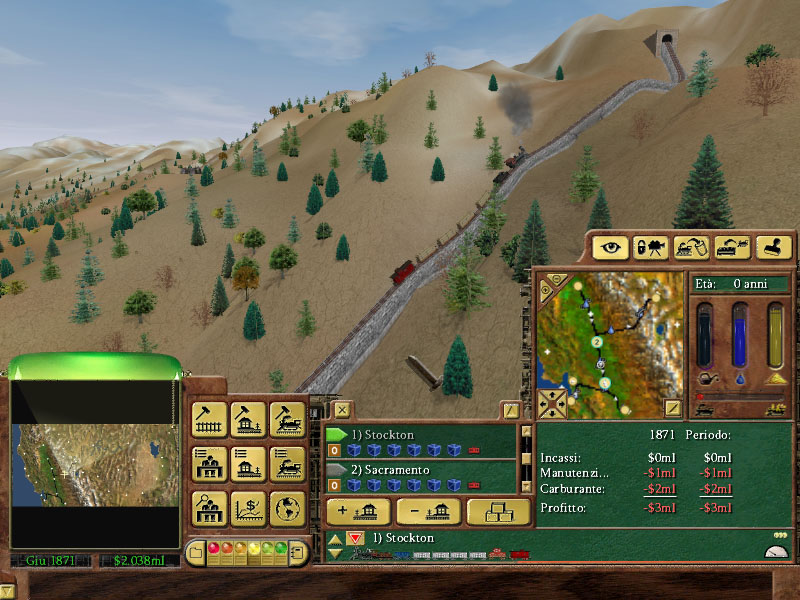Open the company list panel
The width and height of the screenshot is (800, 600).
click(x=210, y=464)
